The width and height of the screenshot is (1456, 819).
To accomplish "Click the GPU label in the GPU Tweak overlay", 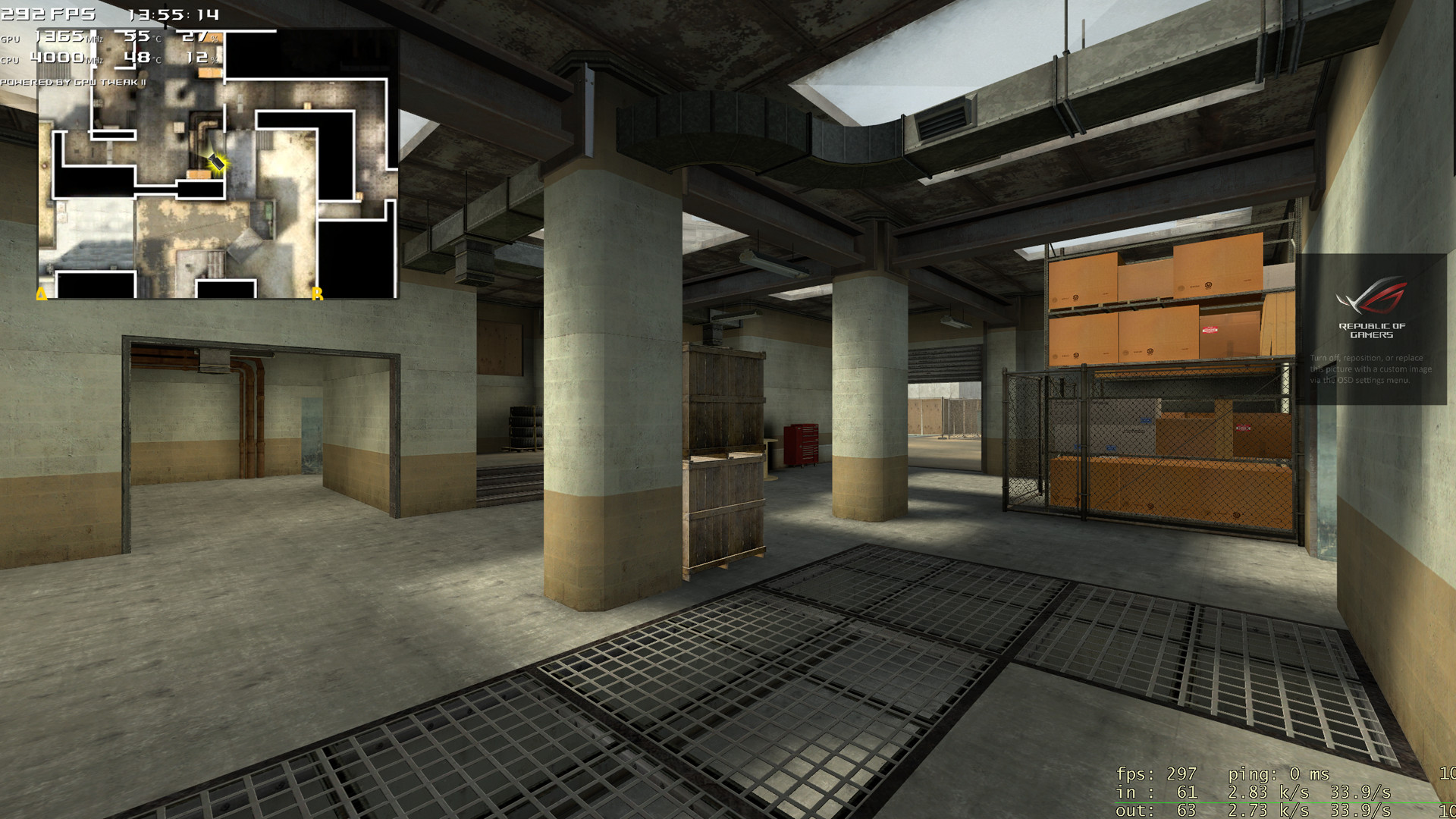I will (11, 39).
